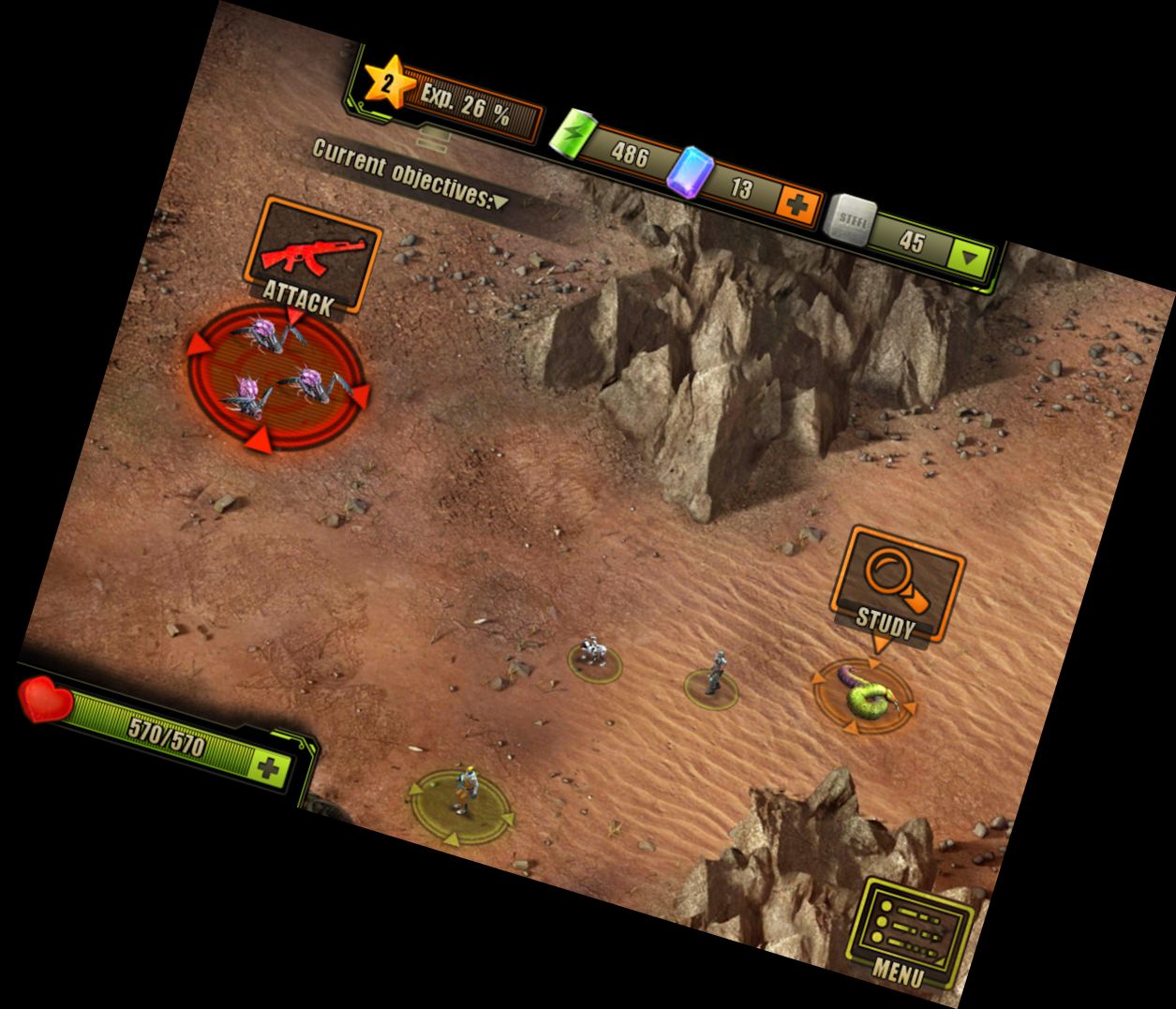Select the green battery energy icon
1176x1009 pixels.
click(575, 133)
